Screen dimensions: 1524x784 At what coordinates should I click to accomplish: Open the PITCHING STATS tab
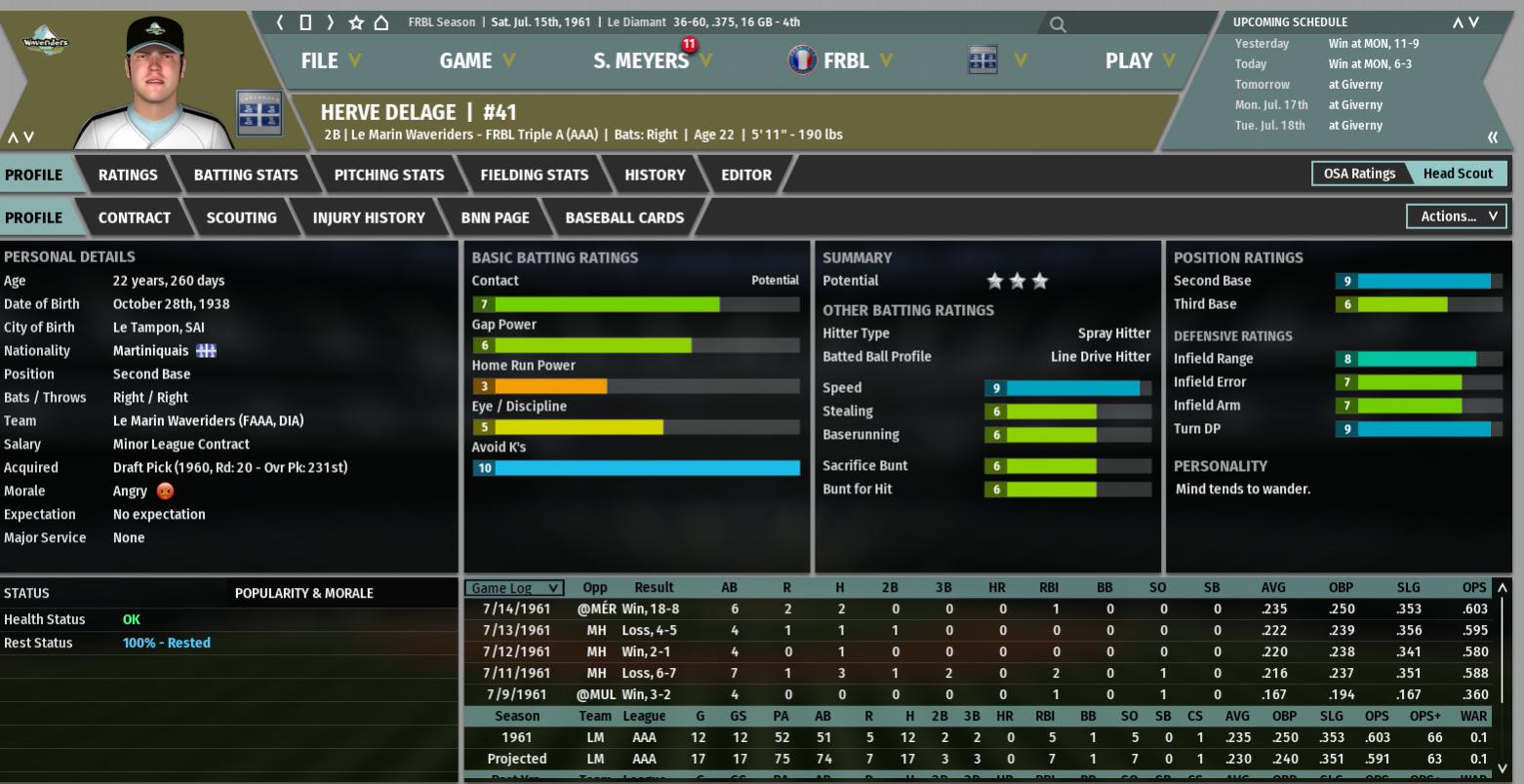click(389, 176)
